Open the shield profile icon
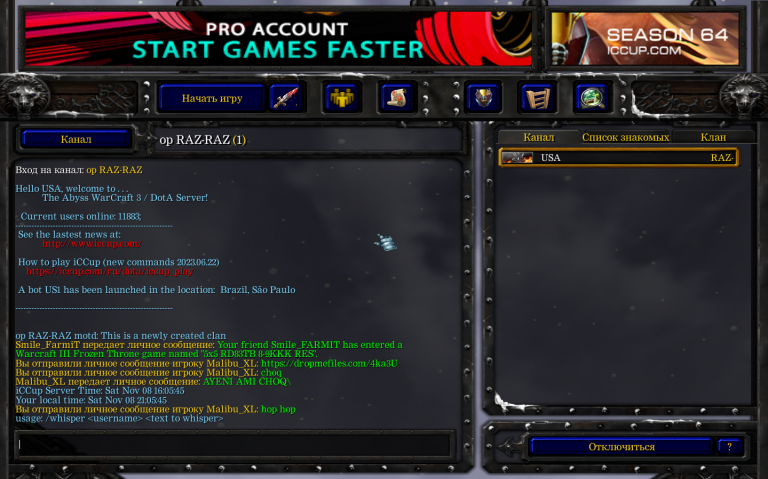Screen dimensions: 768x479 click(484, 98)
